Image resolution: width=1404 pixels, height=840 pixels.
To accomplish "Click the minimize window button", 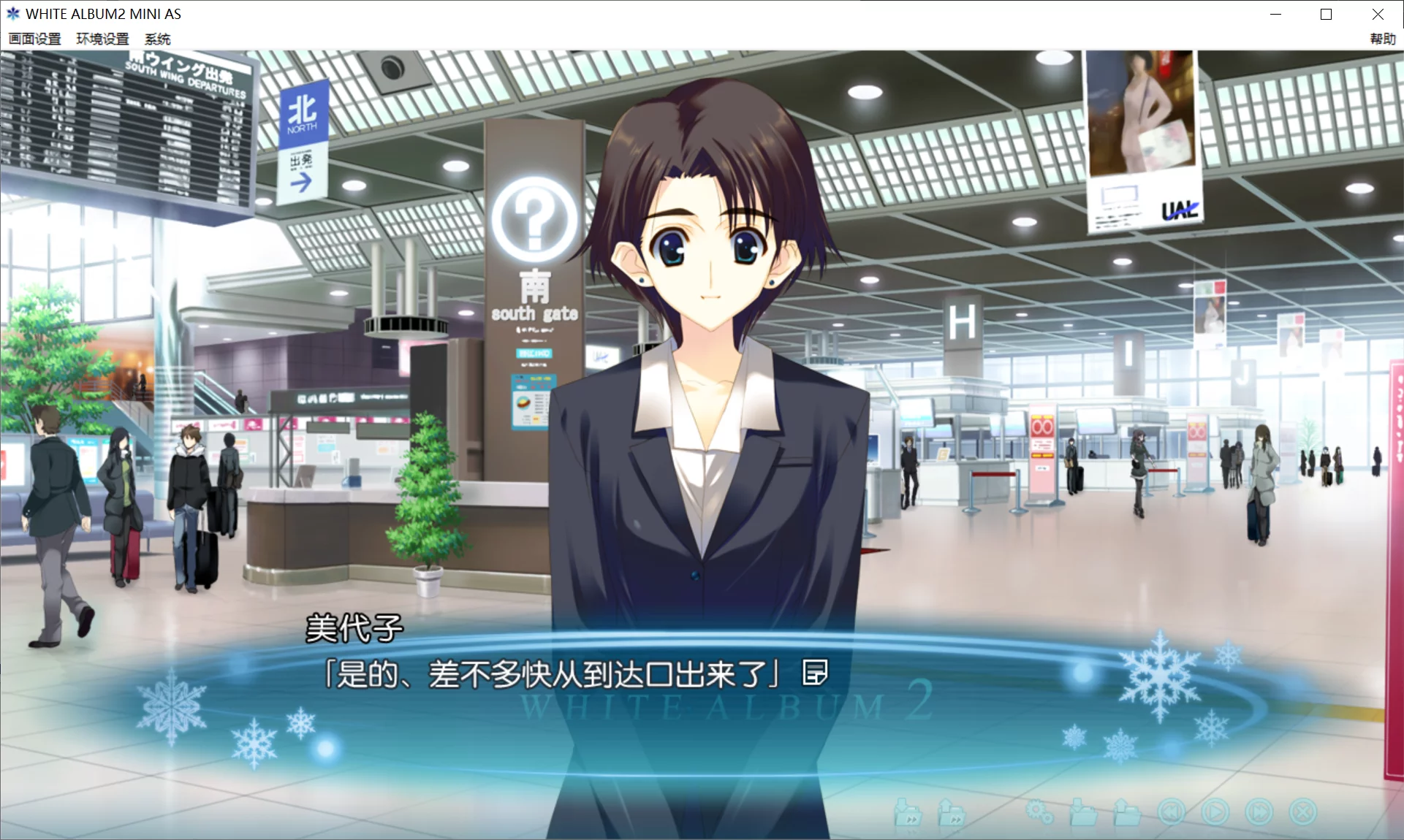I will tap(1276, 14).
